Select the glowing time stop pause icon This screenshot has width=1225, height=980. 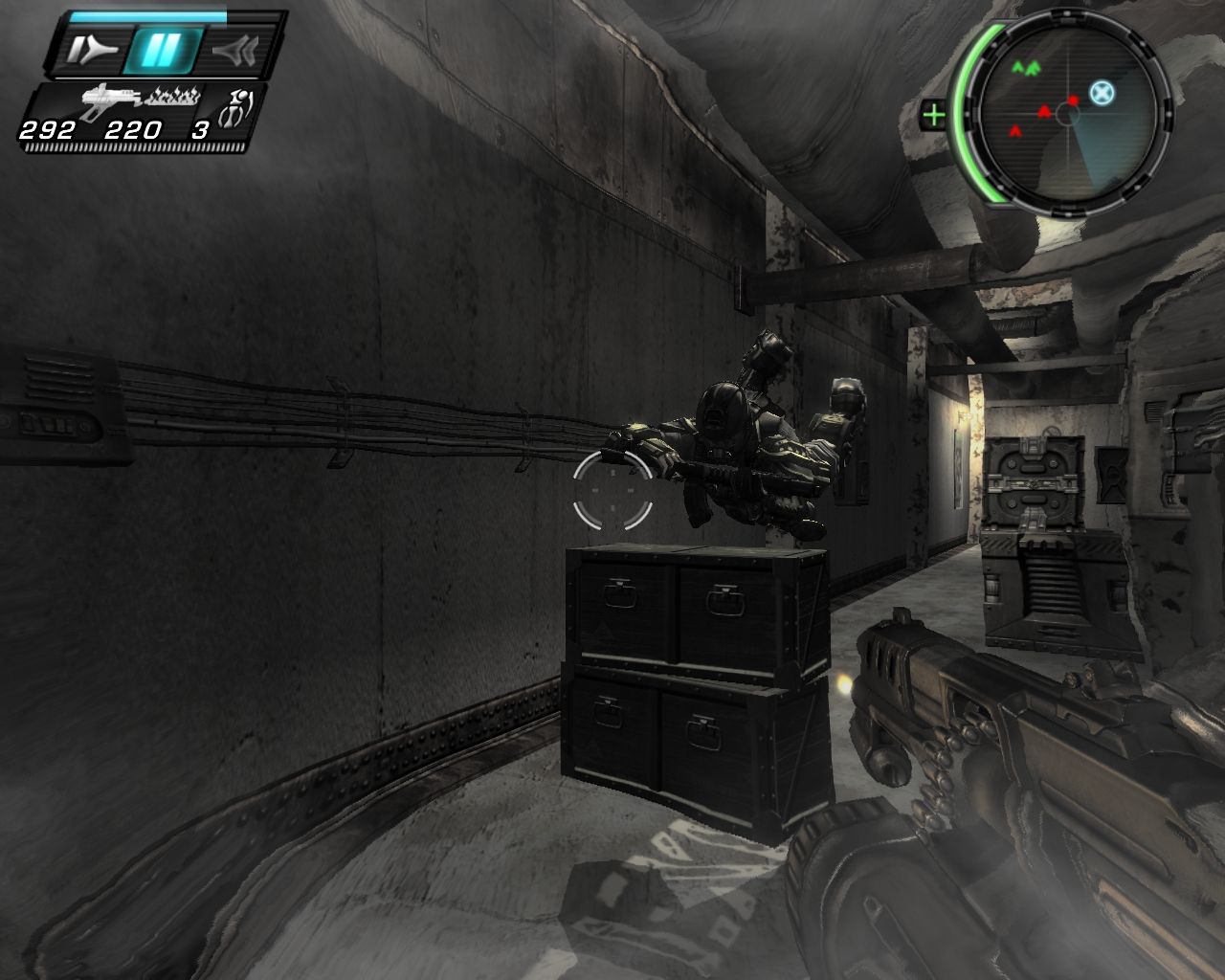(x=161, y=50)
